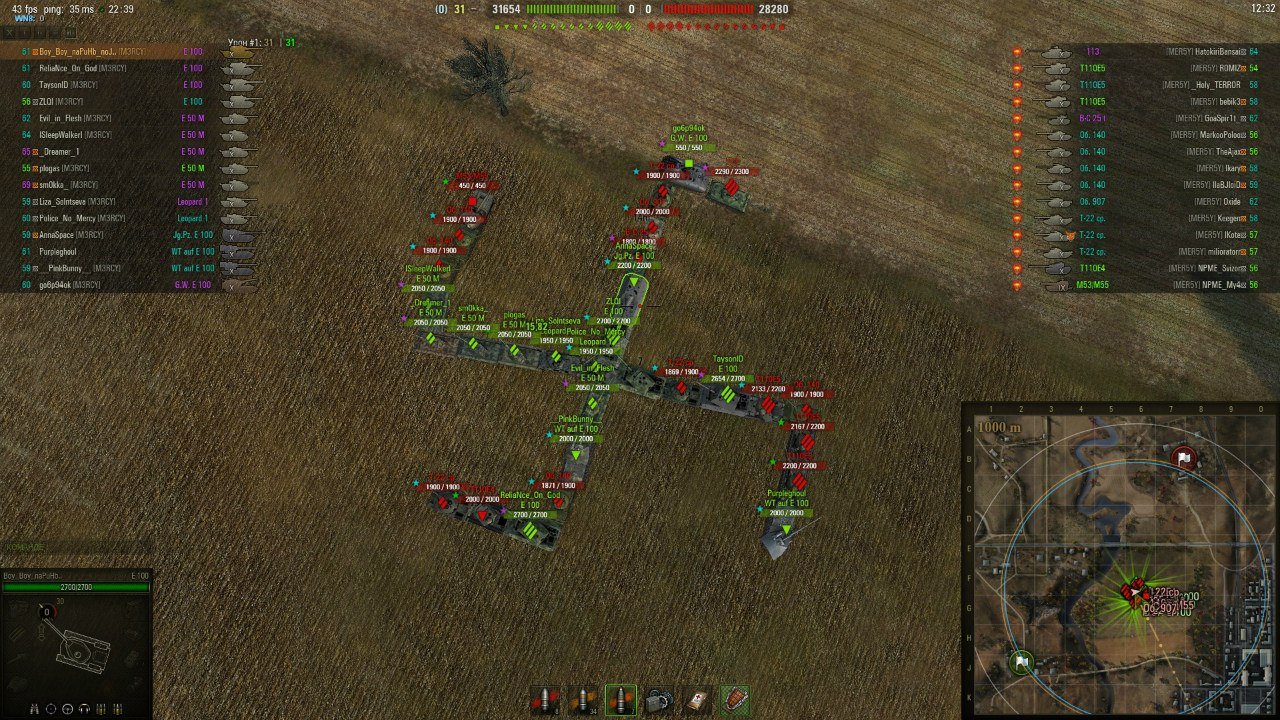The width and height of the screenshot is (1280, 720).
Task: Select the enemy M53/M55 artillery row
Action: (1140, 285)
